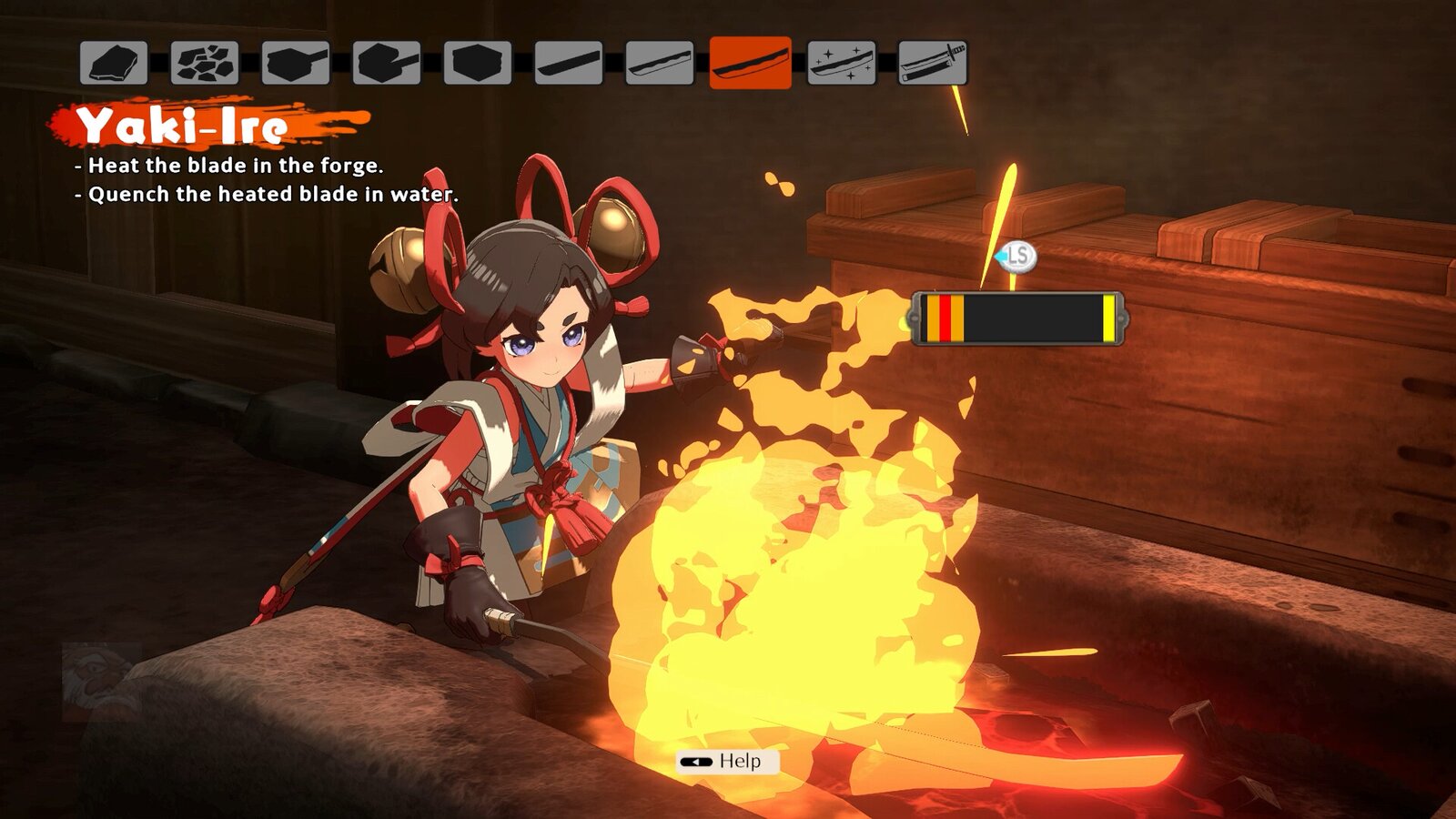Click the Yaki-Ire stage title banner
Screen dimensions: 1456x819
coord(182,125)
